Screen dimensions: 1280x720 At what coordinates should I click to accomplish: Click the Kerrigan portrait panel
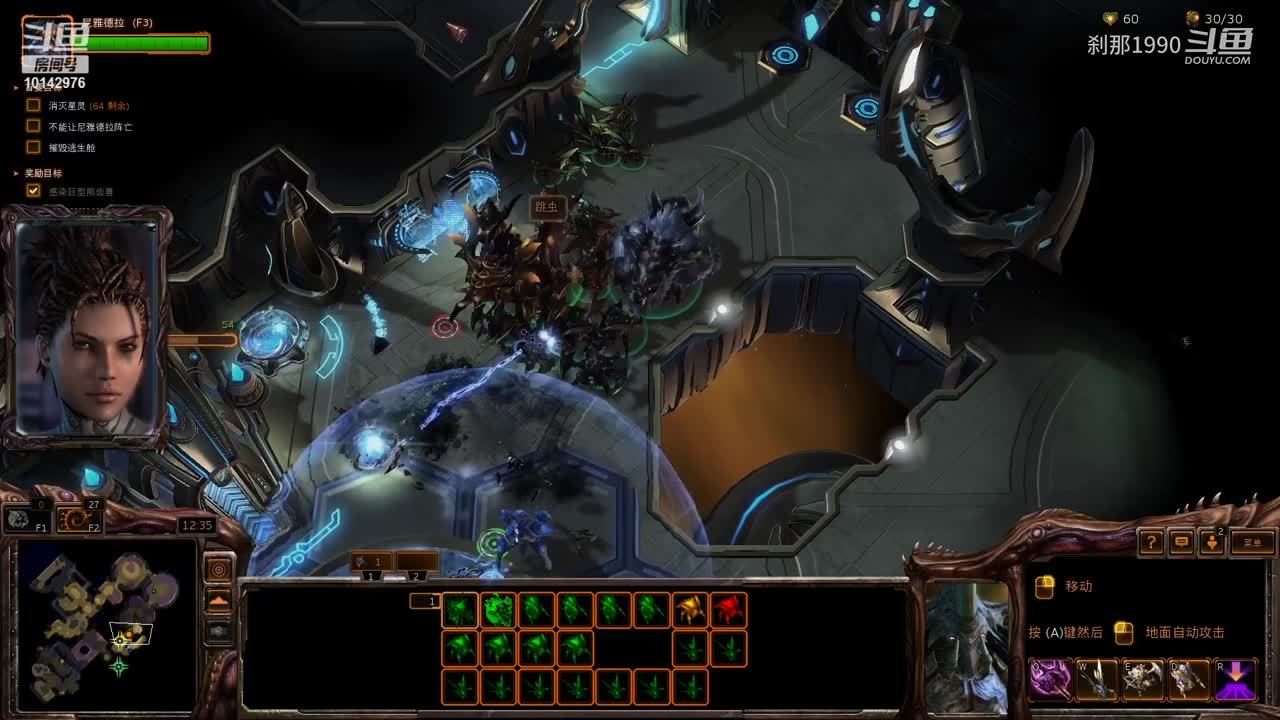tap(87, 327)
